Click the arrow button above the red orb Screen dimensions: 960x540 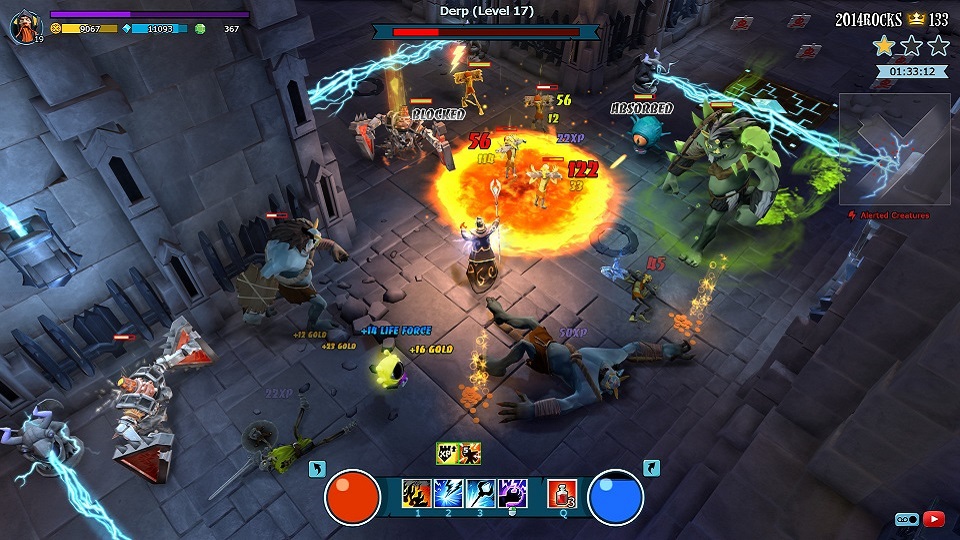(x=317, y=468)
